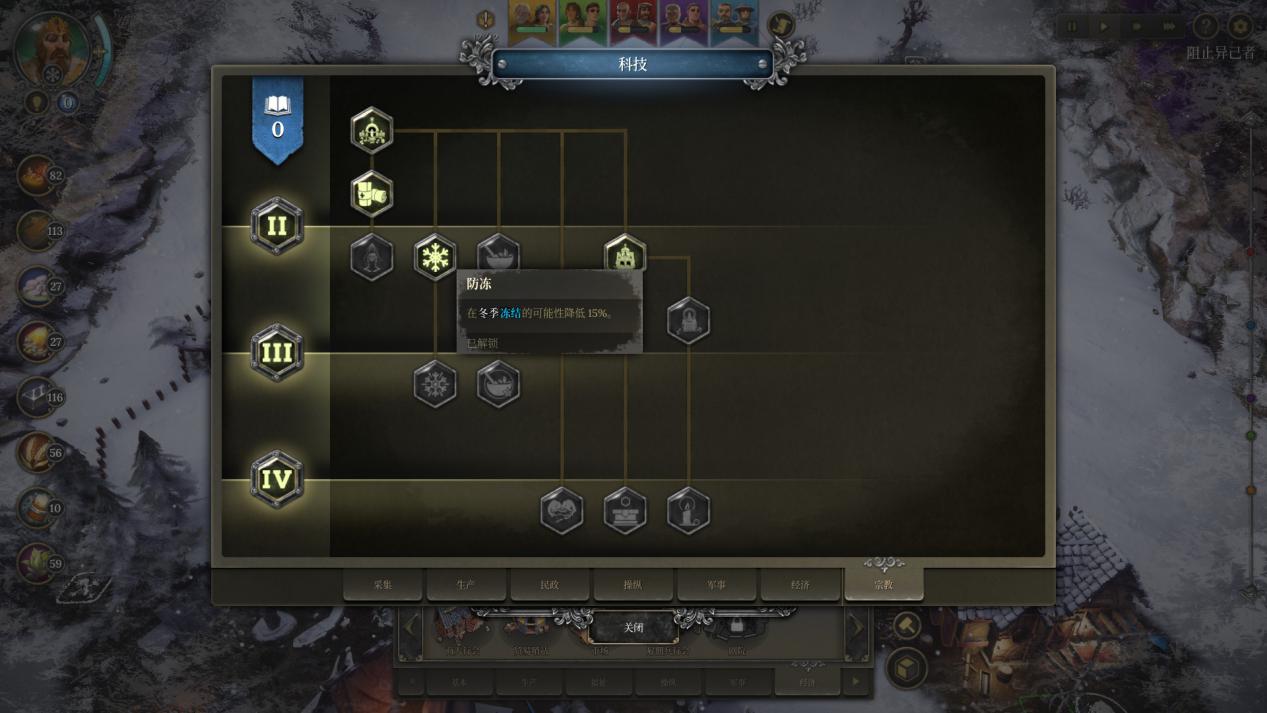This screenshot has width=1267, height=713.
Task: Open the 生产 tech tab
Action: pos(466,584)
